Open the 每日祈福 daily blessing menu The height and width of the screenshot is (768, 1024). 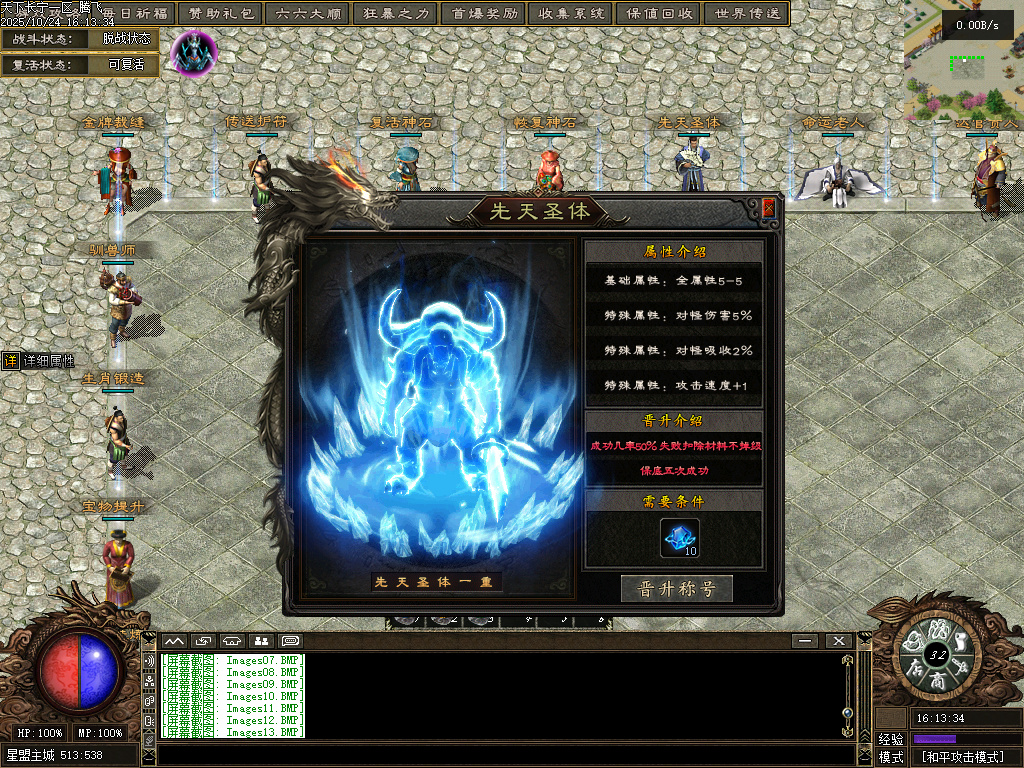tap(137, 14)
